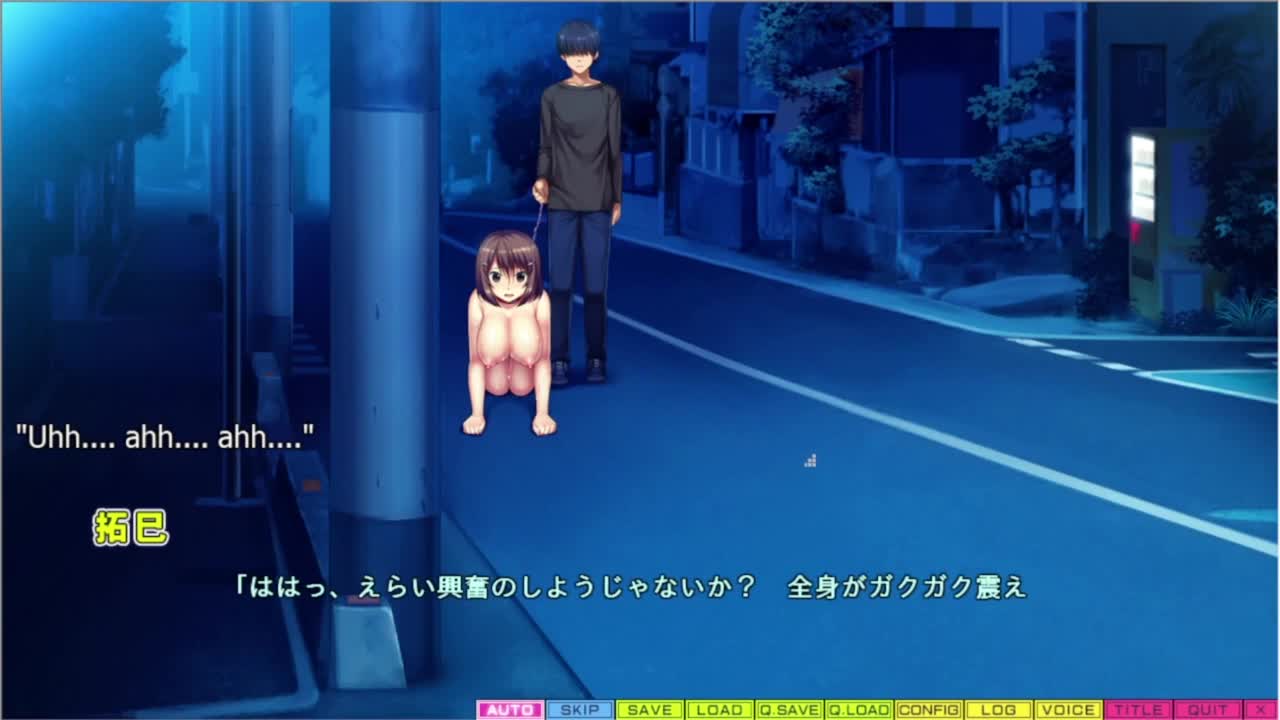Screen dimensions: 1280x720
Task: Open the SAVE menu
Action: pyautogui.click(x=650, y=710)
